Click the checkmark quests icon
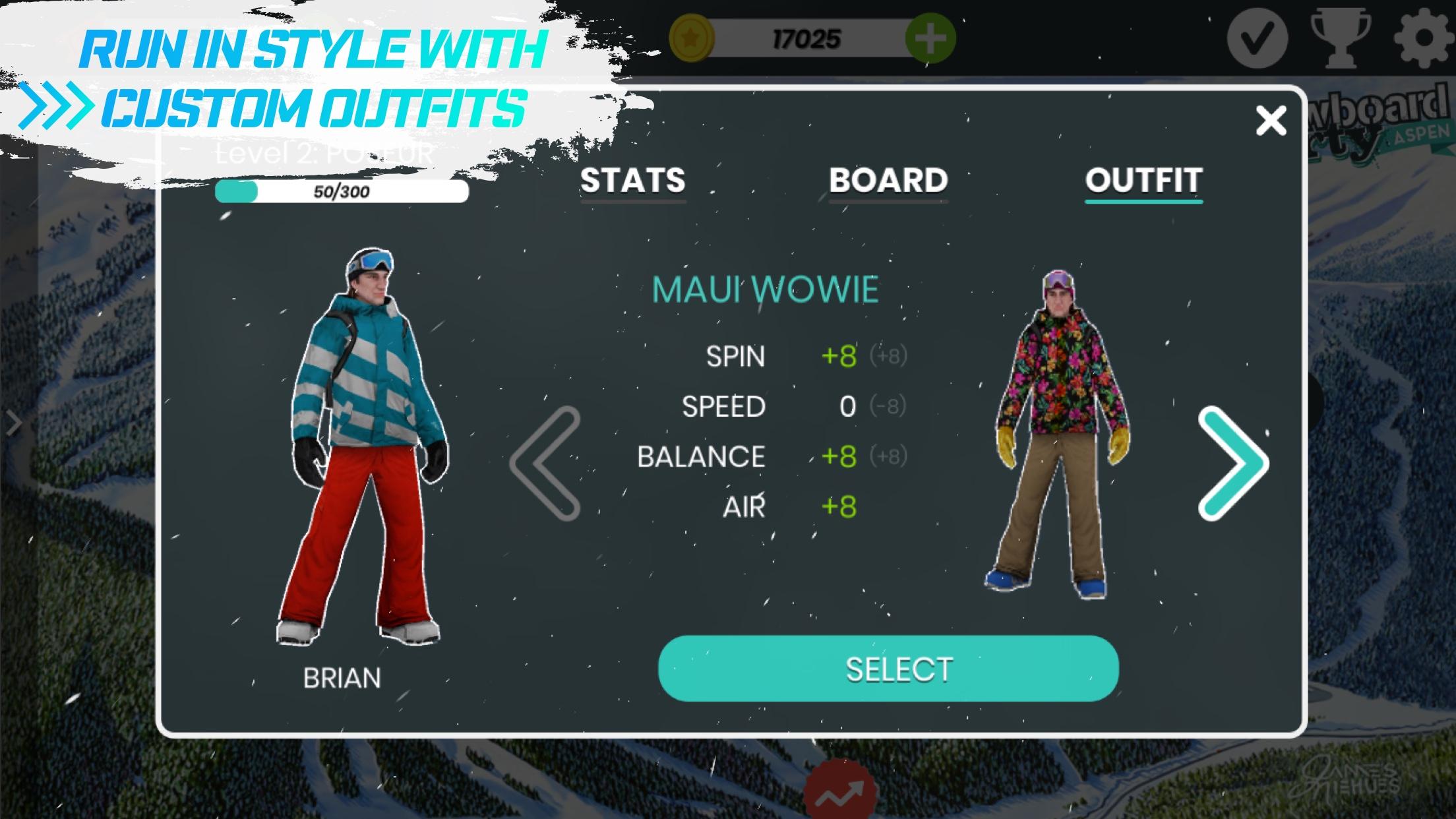The image size is (1456, 819). pos(1259,40)
